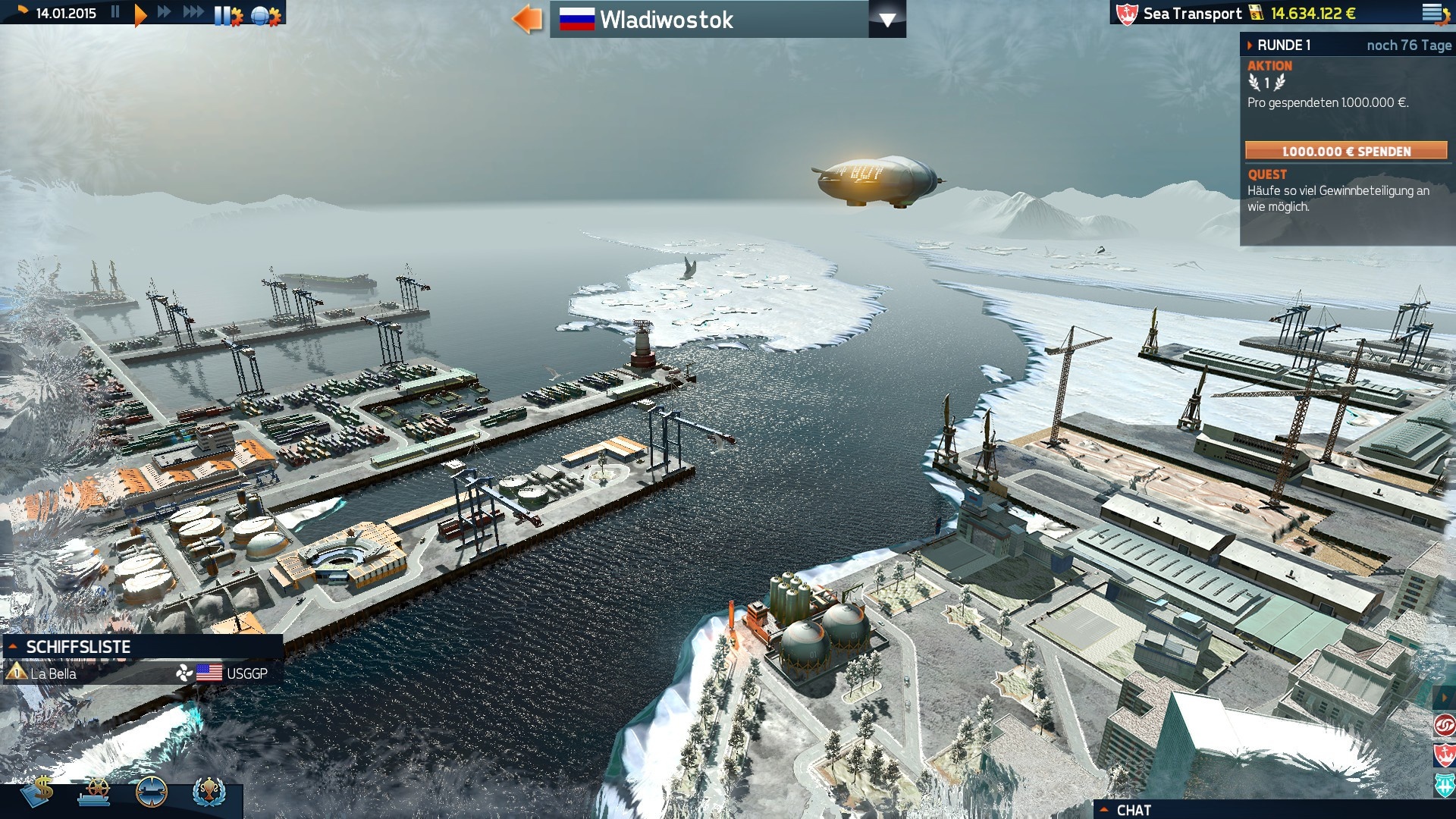Open the city dropdown below Wladiwostok

click(888, 20)
